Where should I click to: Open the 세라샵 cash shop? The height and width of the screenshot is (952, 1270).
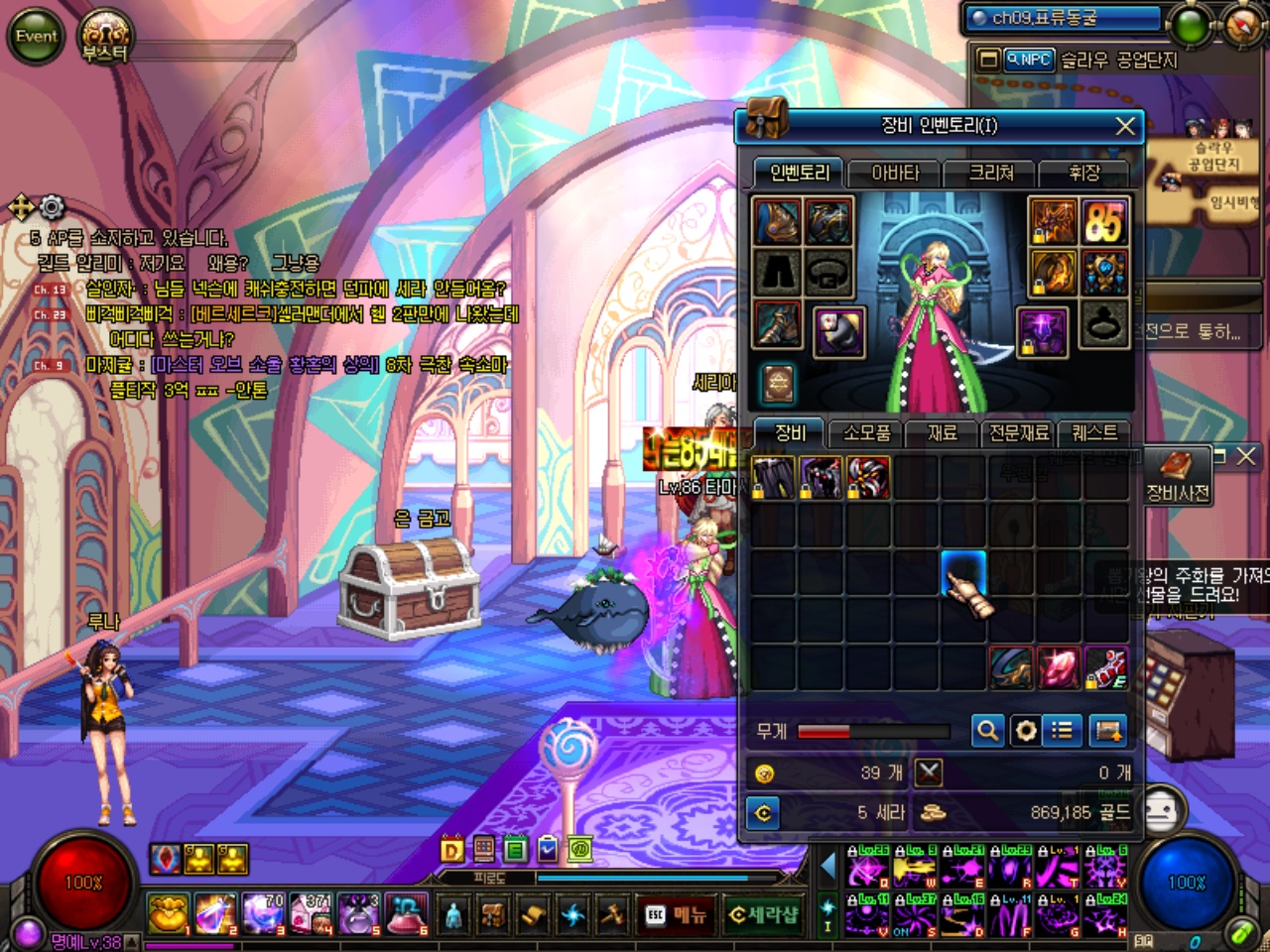pyautogui.click(x=763, y=914)
